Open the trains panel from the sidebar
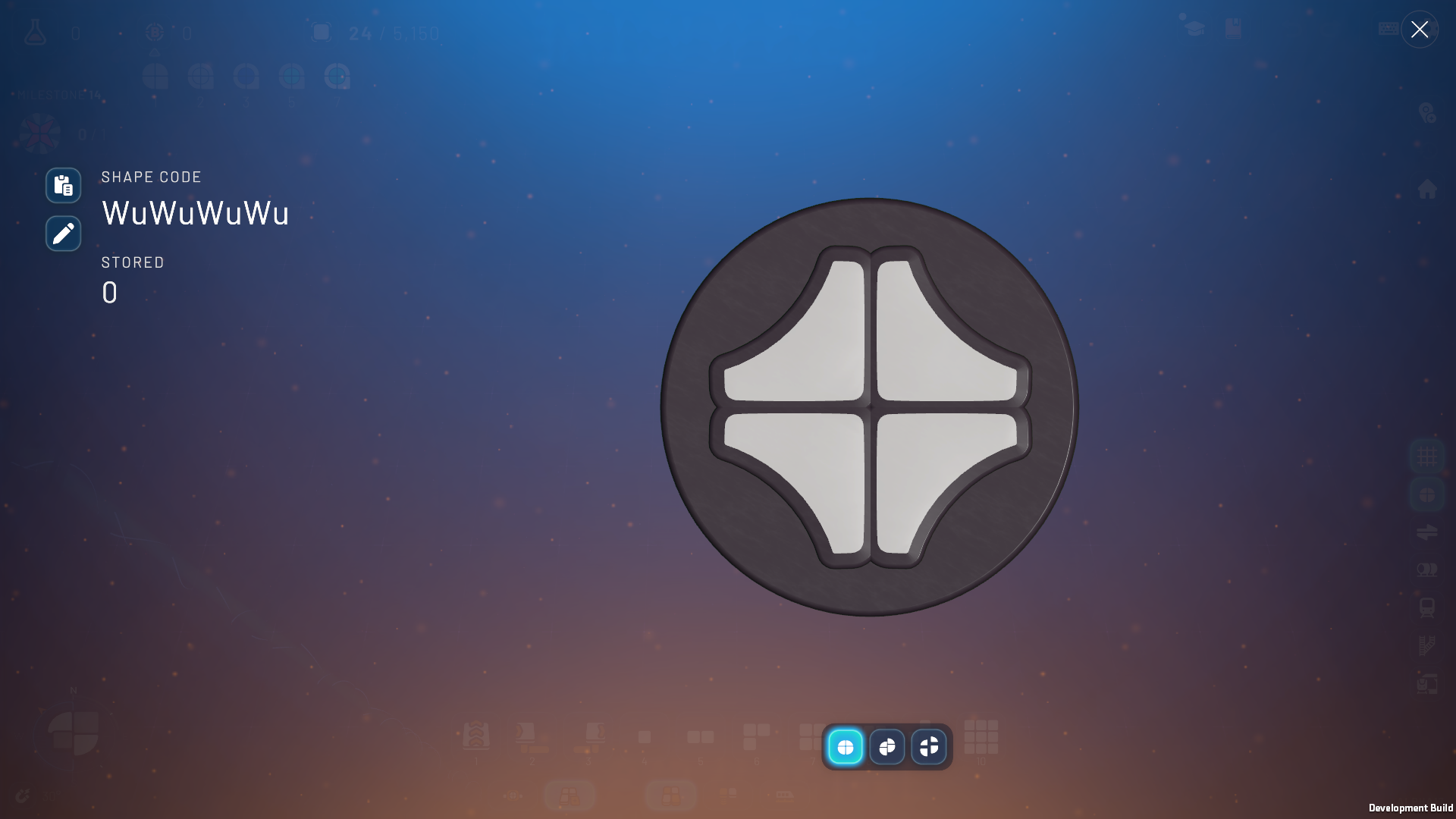Viewport: 1456px width, 819px height. coord(1428,607)
